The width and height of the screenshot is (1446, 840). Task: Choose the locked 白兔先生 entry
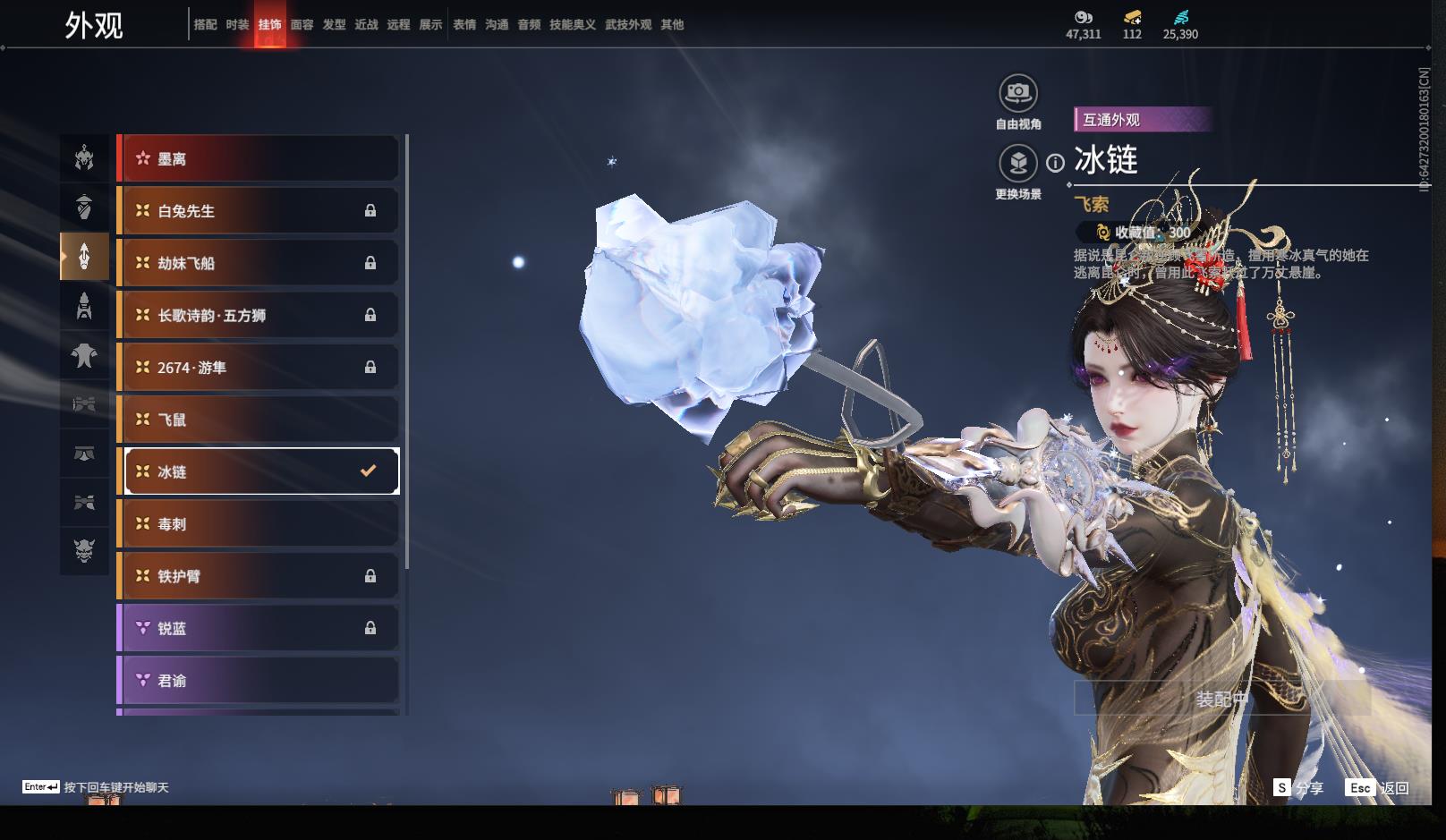(259, 211)
